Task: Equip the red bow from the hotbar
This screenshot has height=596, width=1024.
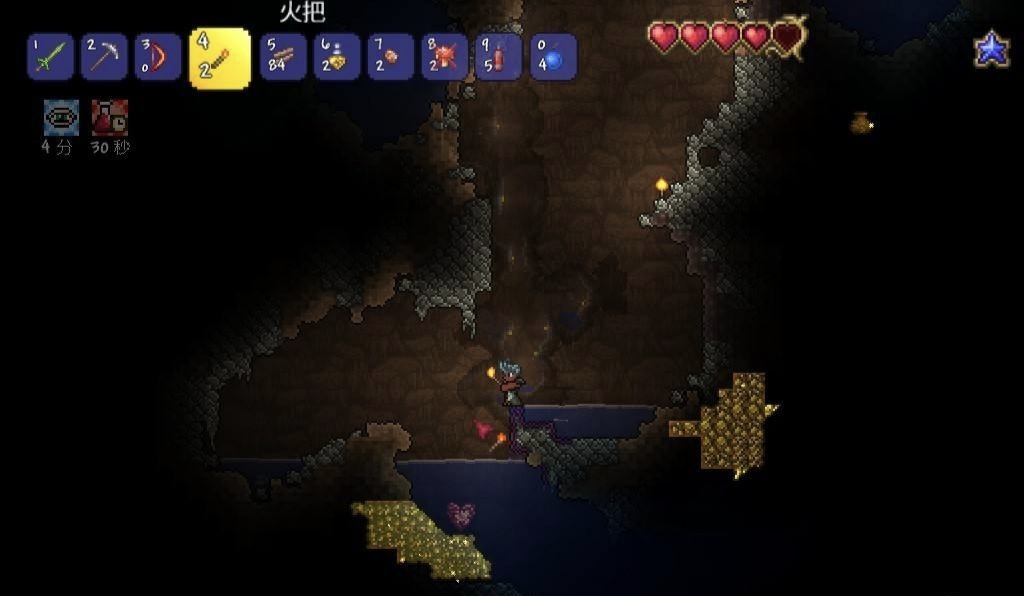Action: coord(158,57)
